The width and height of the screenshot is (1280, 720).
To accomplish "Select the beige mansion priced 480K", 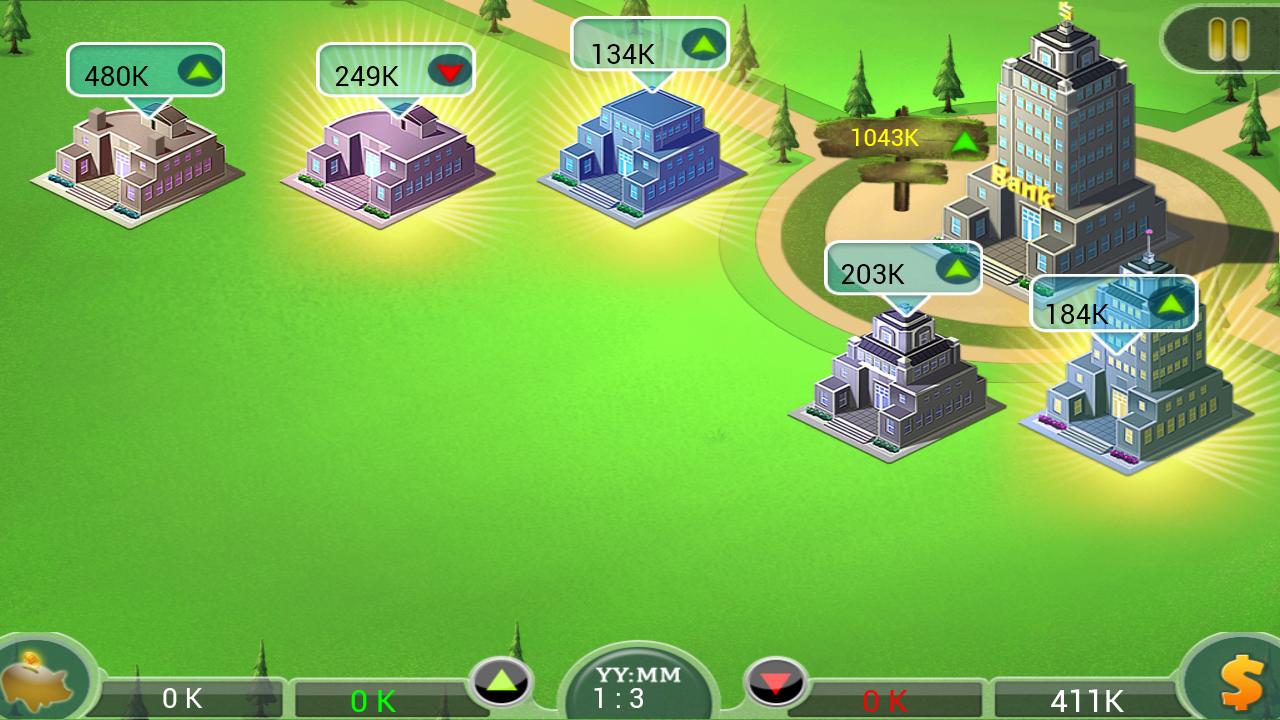I will coord(135,165).
